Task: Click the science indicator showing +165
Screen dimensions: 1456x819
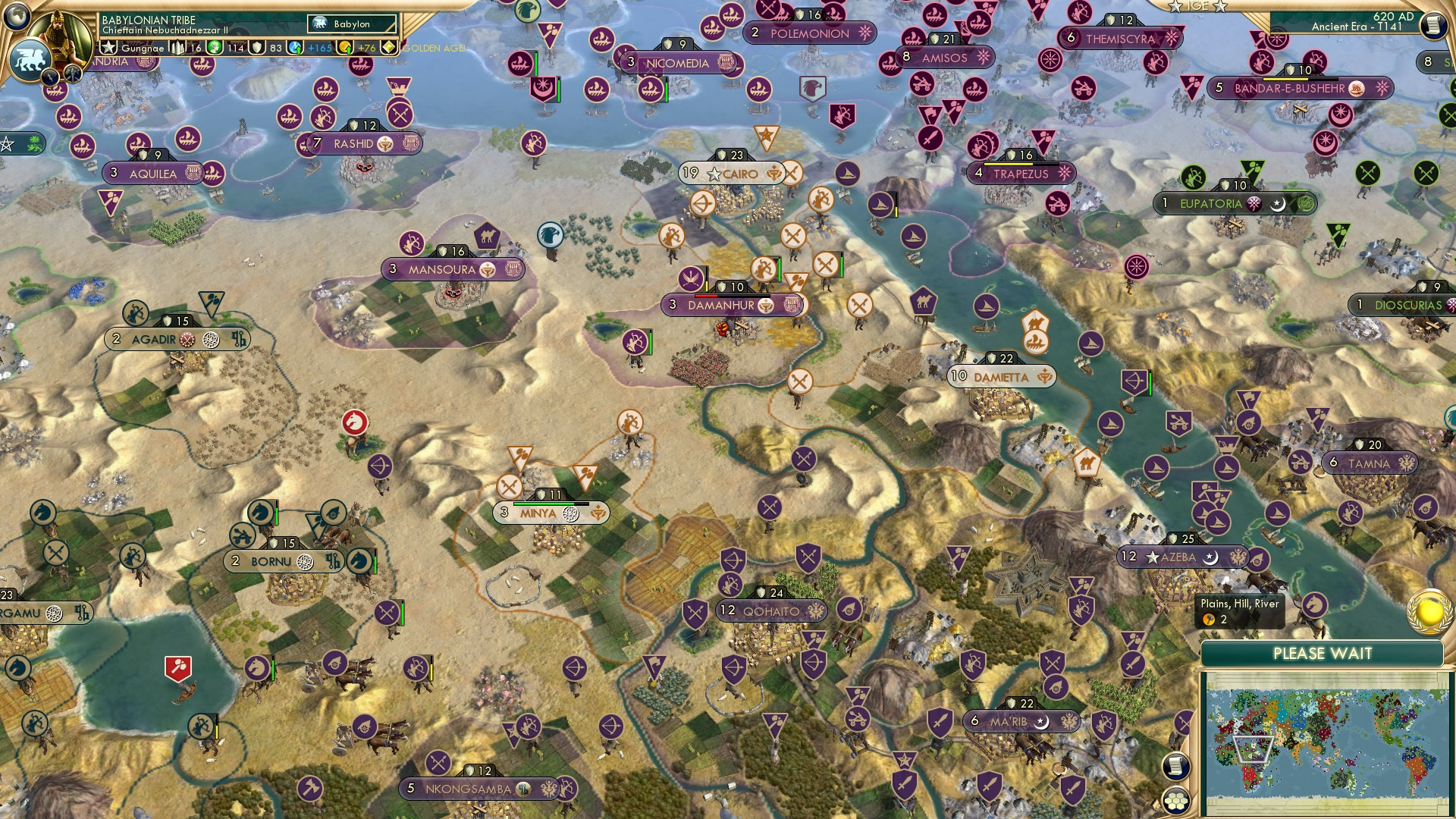Action: click(x=308, y=48)
